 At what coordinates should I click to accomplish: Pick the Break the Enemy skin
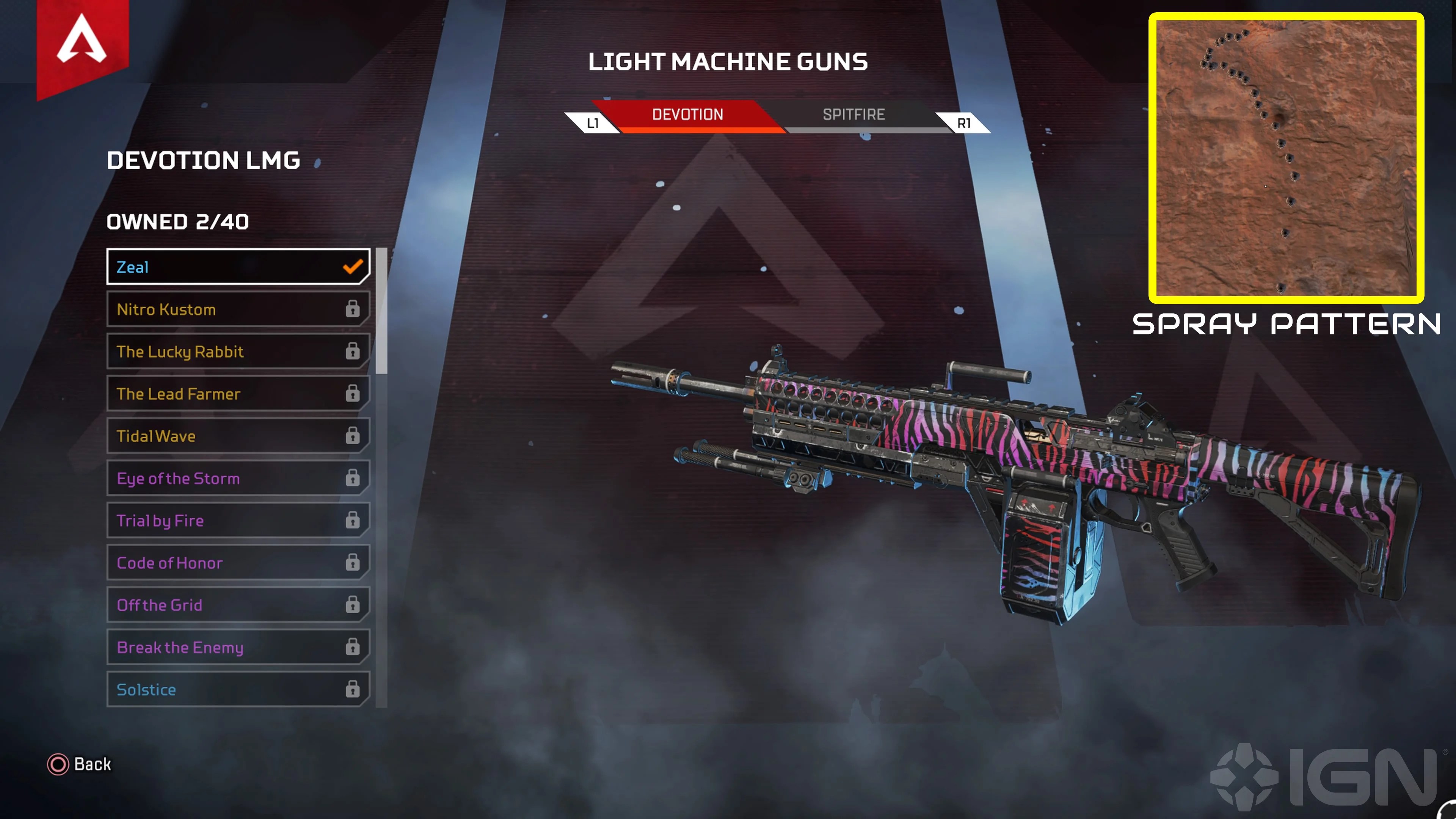click(237, 647)
